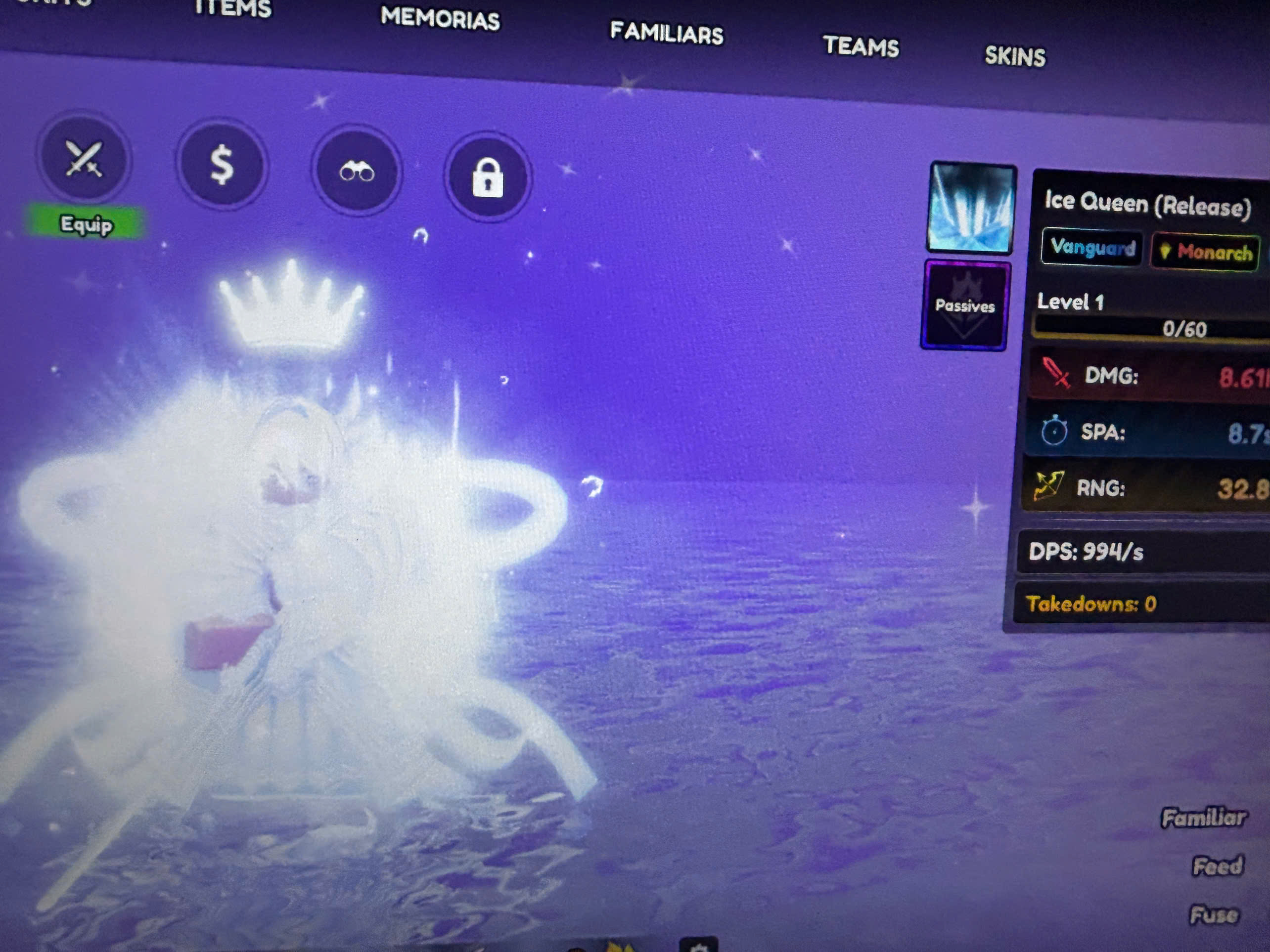Show the Skins tab
The image size is (1270, 952).
point(1014,56)
